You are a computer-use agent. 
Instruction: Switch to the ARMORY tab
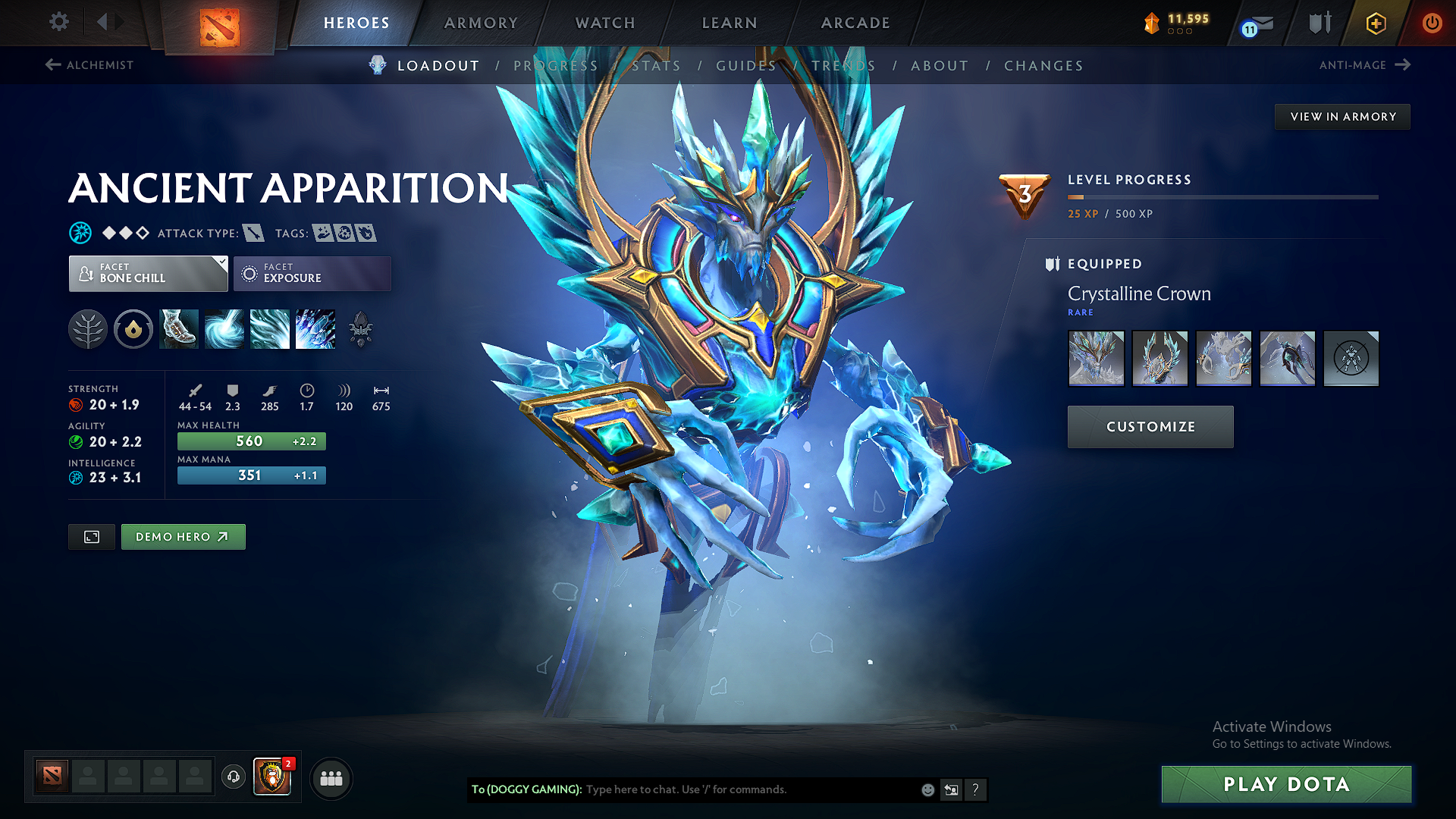pyautogui.click(x=481, y=23)
